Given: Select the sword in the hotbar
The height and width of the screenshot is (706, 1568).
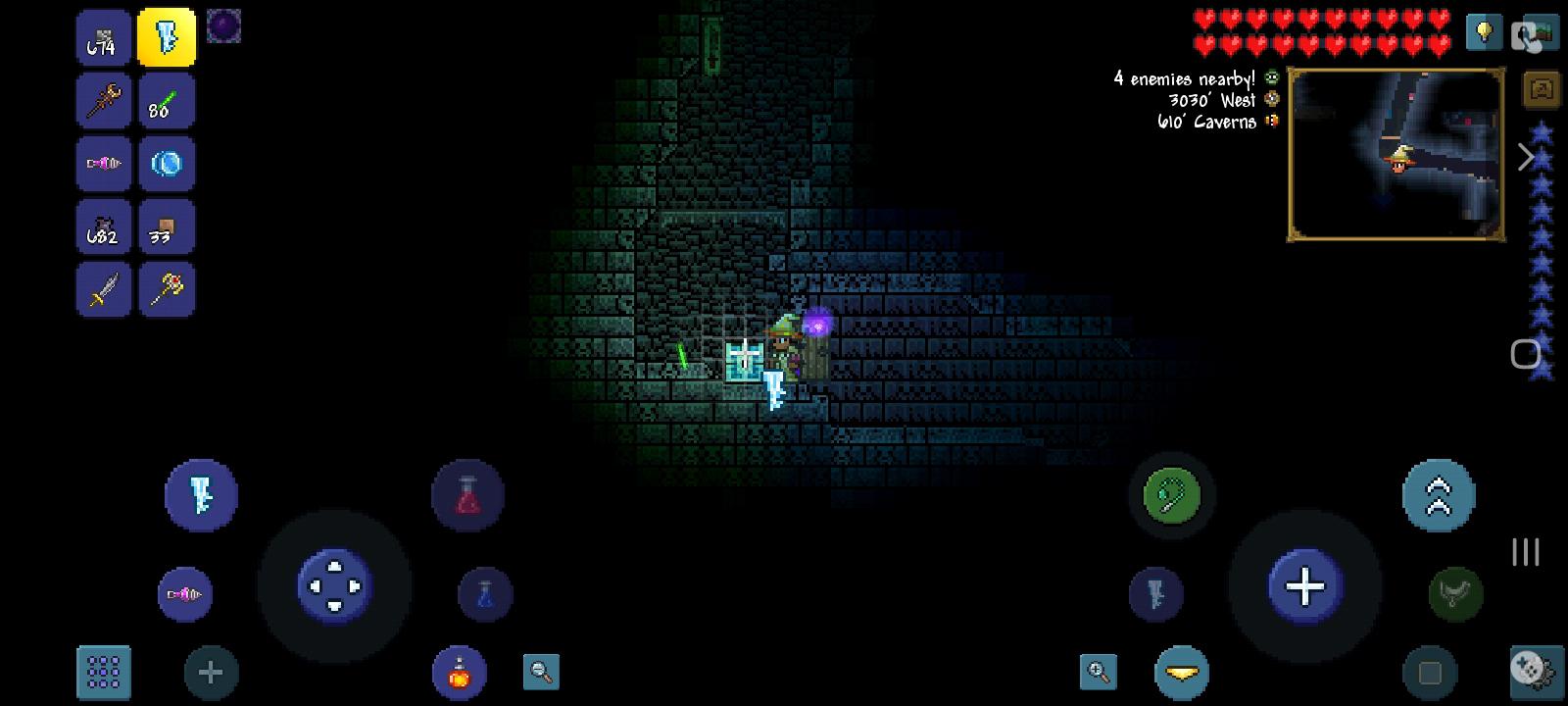Looking at the screenshot, I should coord(103,289).
